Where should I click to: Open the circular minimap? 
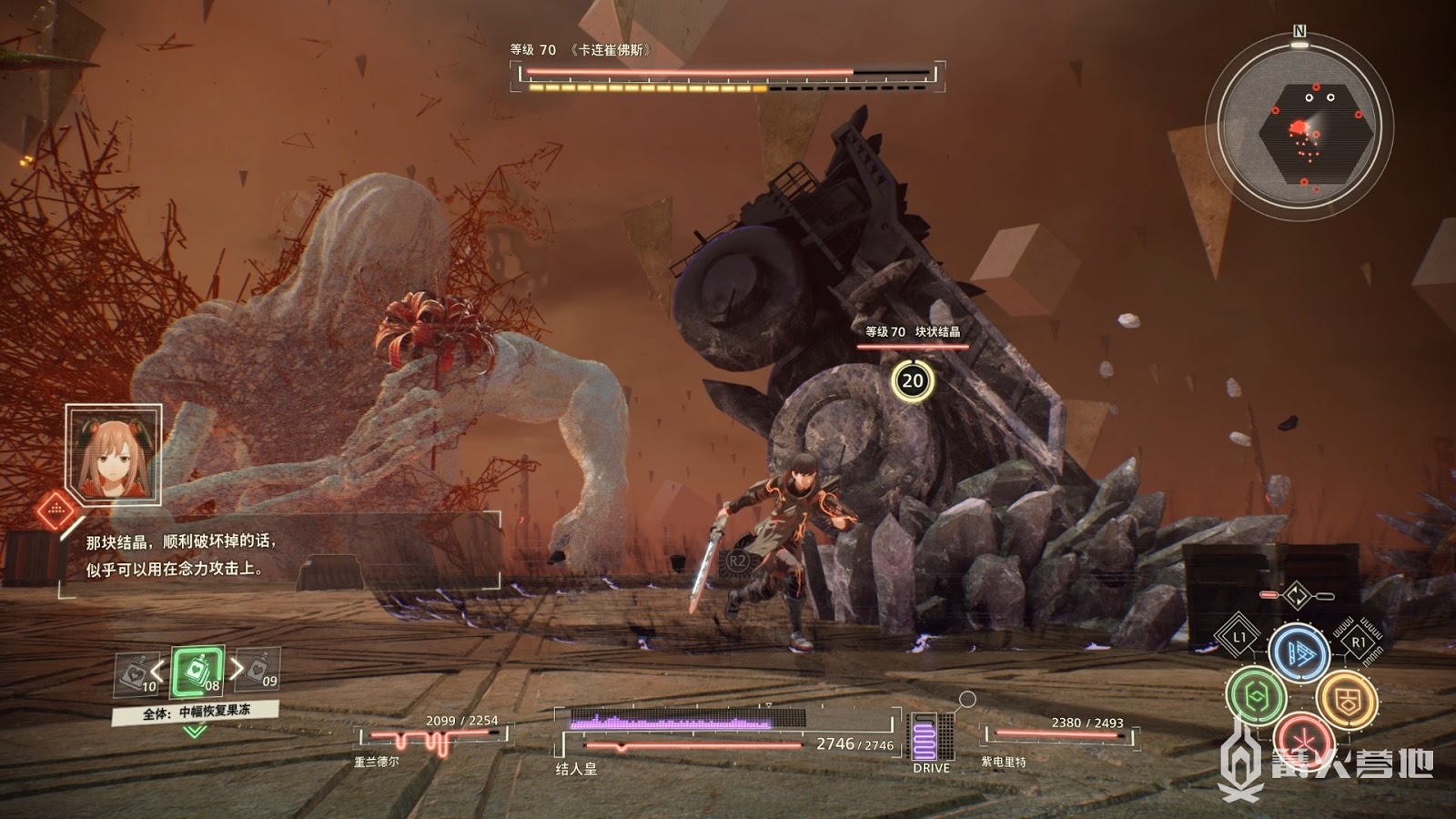pos(1299,126)
